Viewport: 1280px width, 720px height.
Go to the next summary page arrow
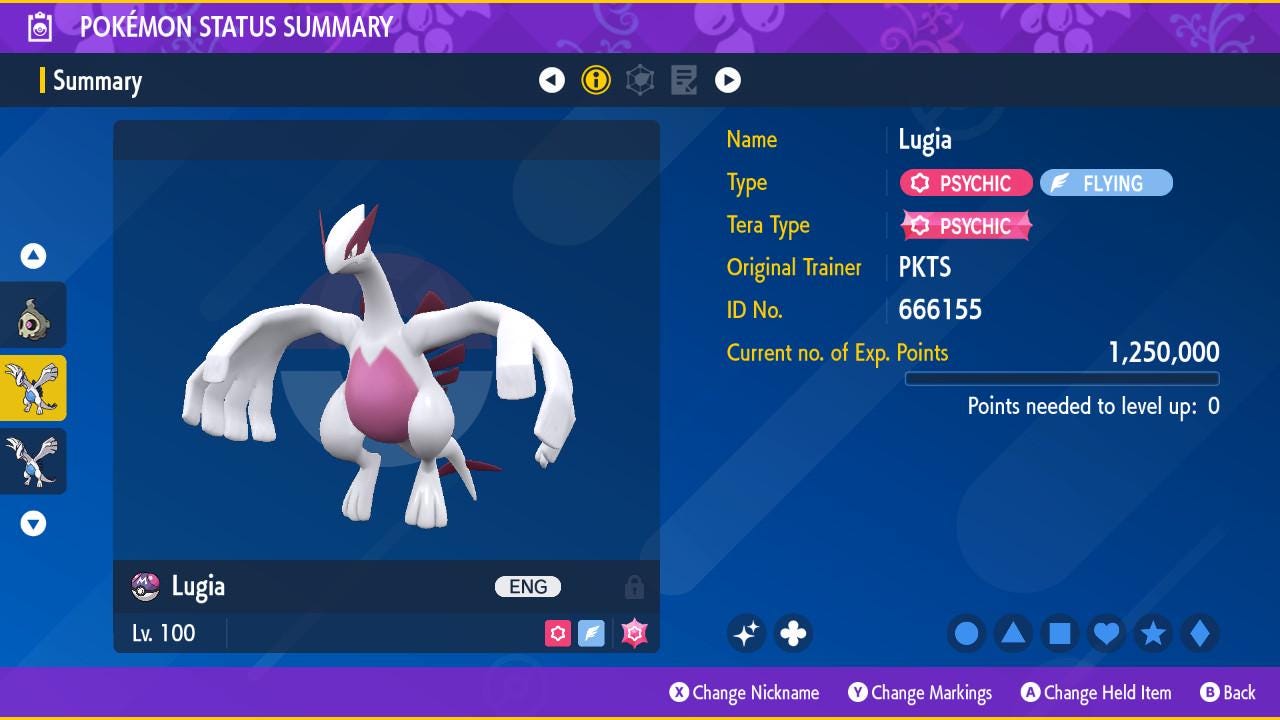[728, 80]
